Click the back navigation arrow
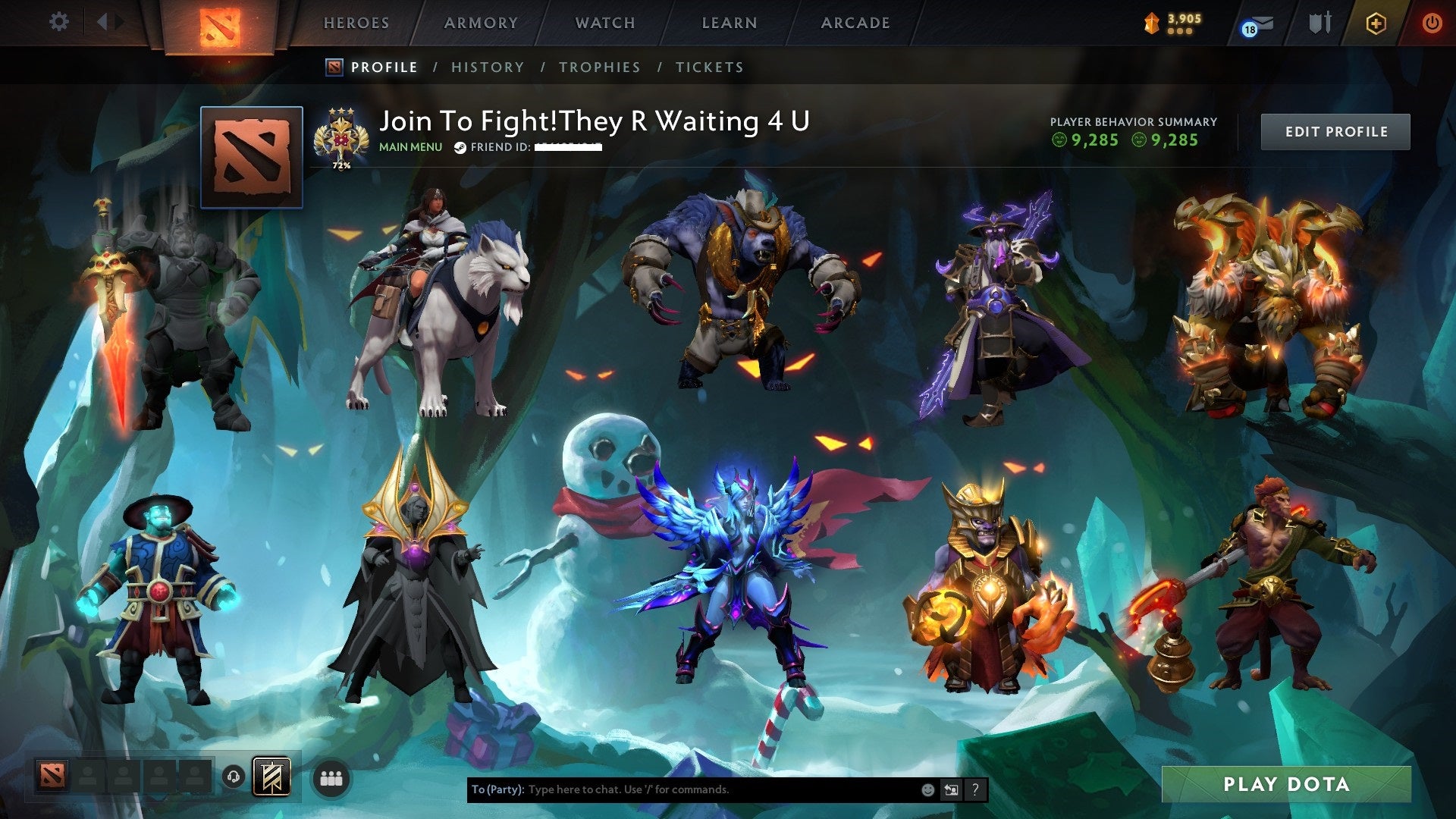Screen dimensions: 1456x819 104,23
